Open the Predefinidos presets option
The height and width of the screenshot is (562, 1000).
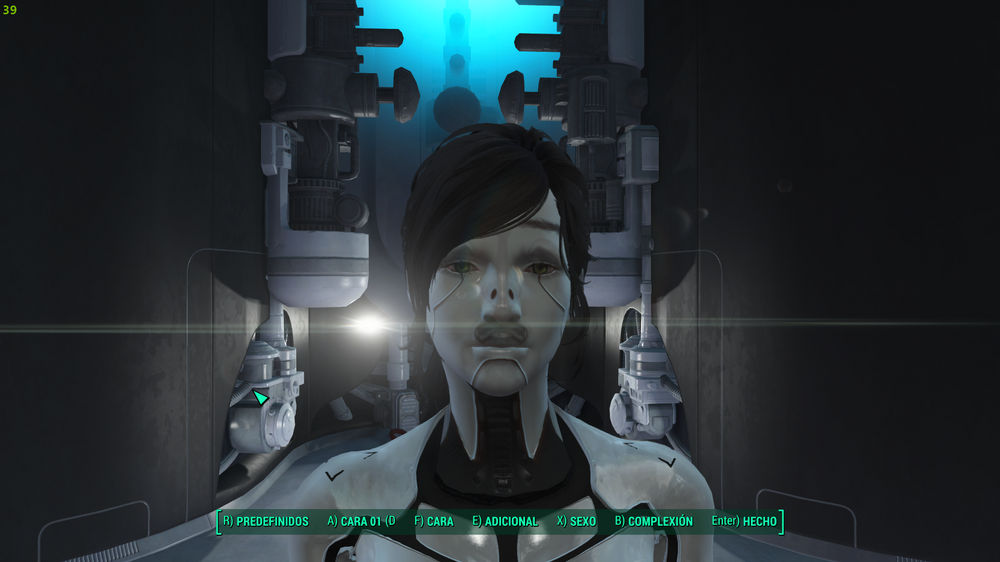pos(265,521)
